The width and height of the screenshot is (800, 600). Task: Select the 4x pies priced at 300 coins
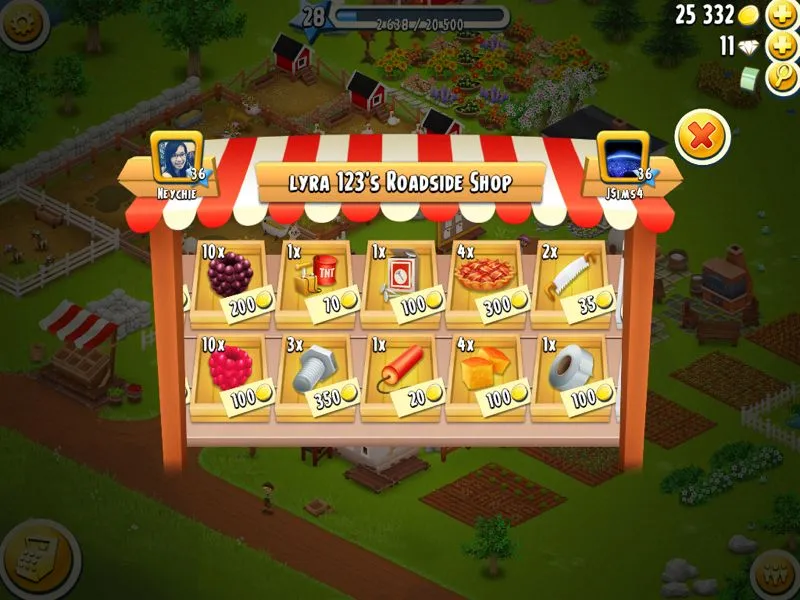pos(489,280)
